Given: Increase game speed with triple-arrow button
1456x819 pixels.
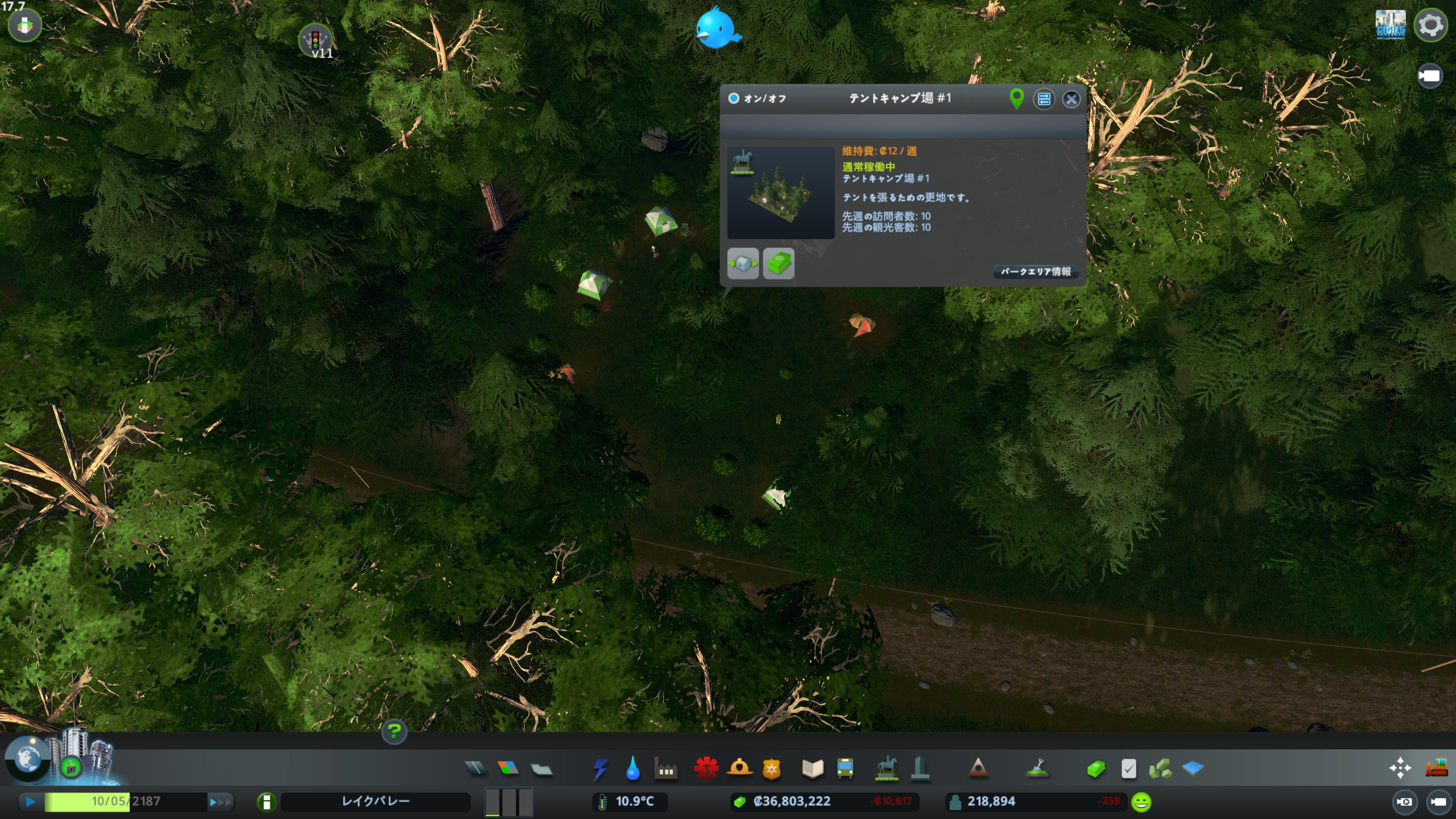Looking at the screenshot, I should pyautogui.click(x=220, y=802).
